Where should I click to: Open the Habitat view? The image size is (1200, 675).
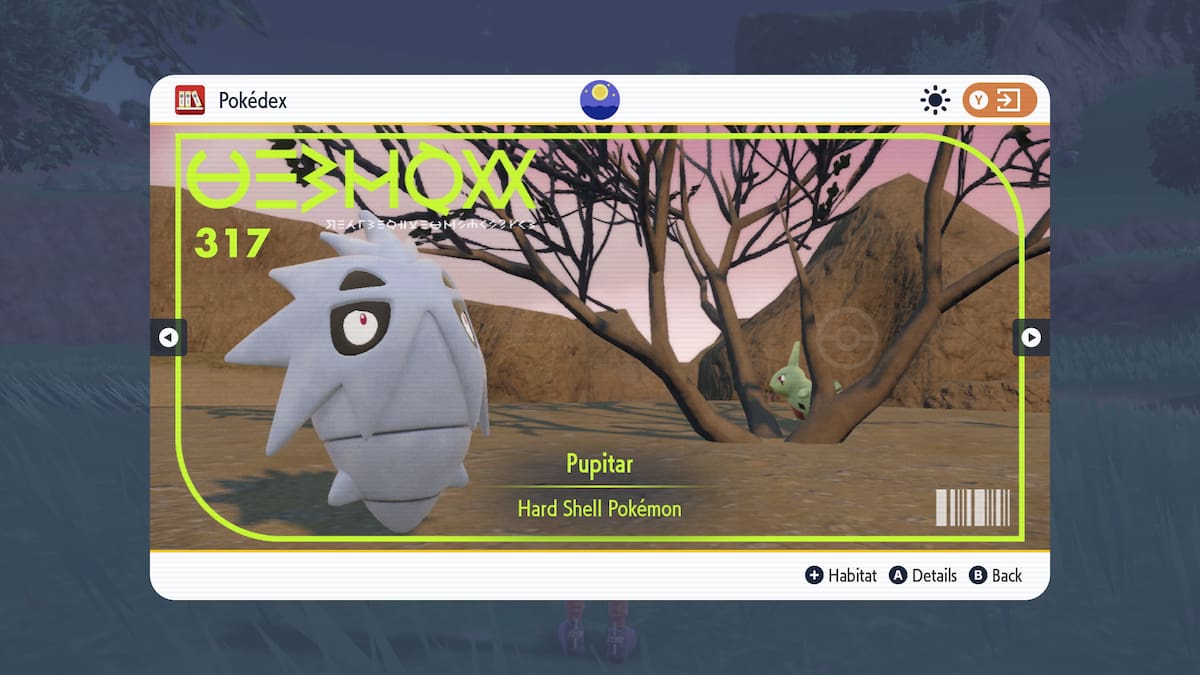[x=841, y=575]
